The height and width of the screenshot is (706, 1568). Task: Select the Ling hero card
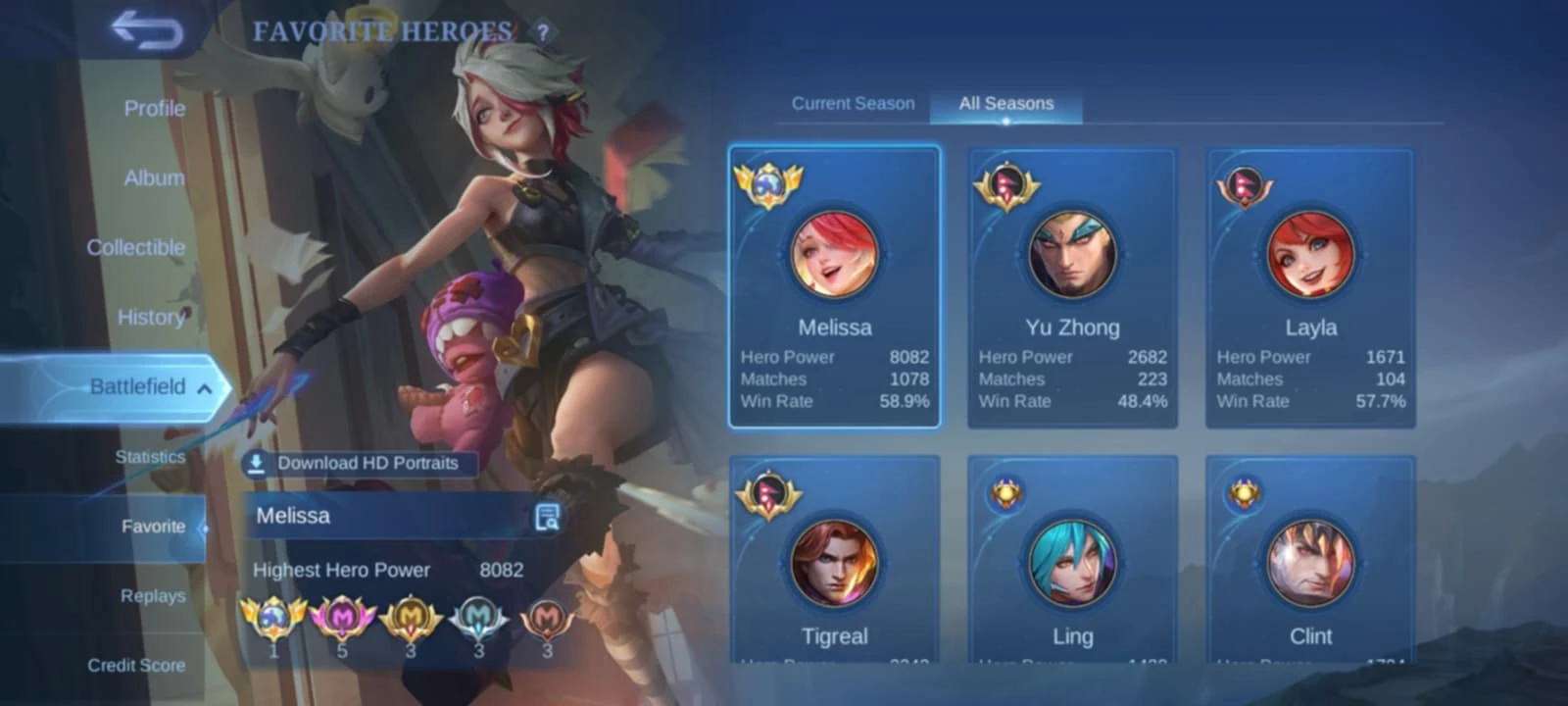click(x=1072, y=561)
